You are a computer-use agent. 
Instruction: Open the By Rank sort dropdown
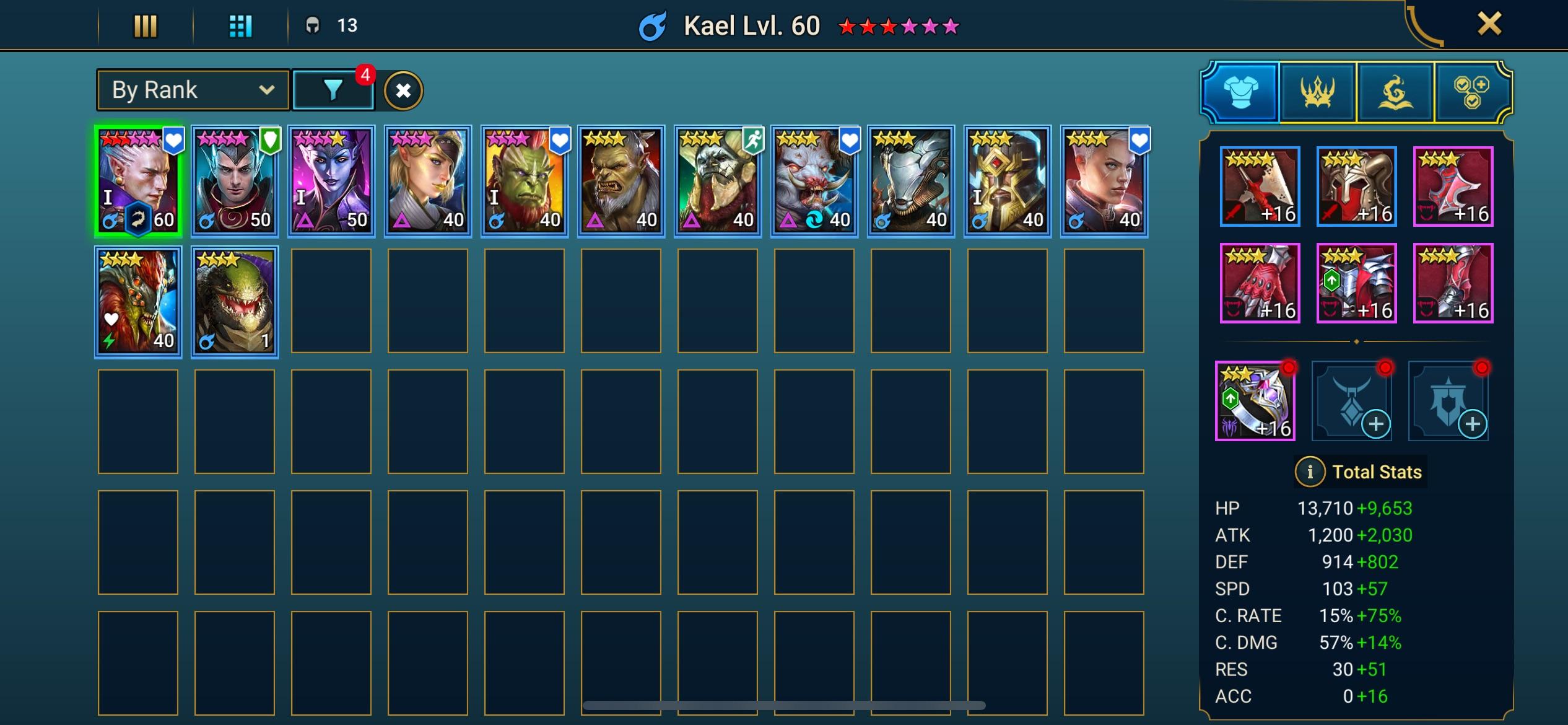pyautogui.click(x=192, y=90)
